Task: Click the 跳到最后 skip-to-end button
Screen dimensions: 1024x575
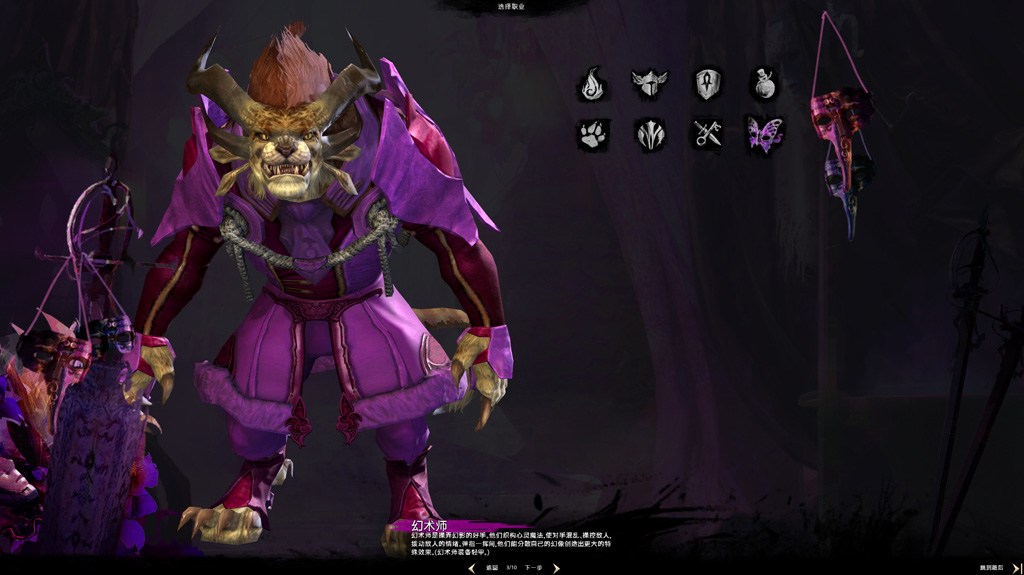Action: (x=994, y=567)
